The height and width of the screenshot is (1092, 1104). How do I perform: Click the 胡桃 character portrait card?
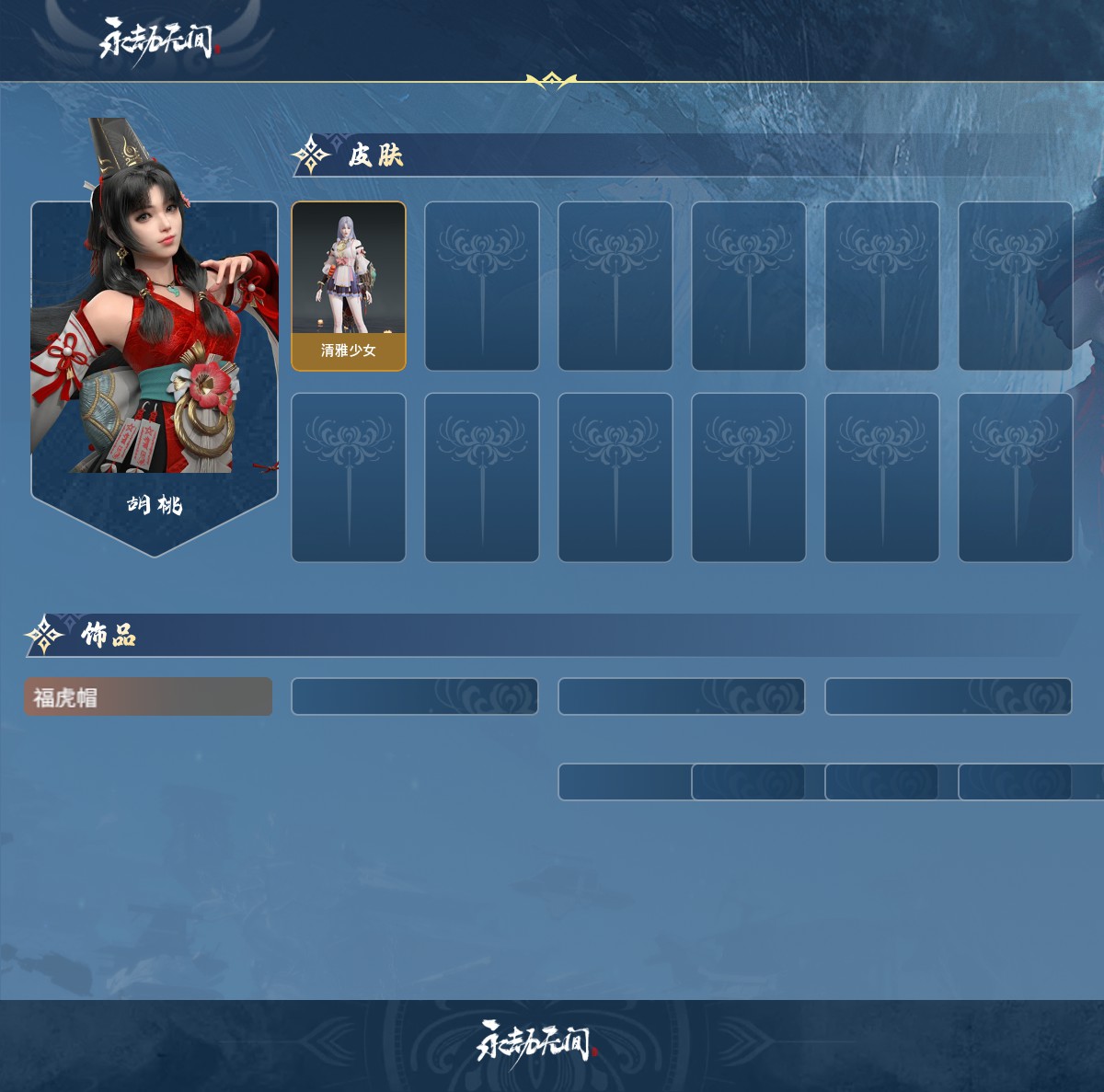click(155, 368)
